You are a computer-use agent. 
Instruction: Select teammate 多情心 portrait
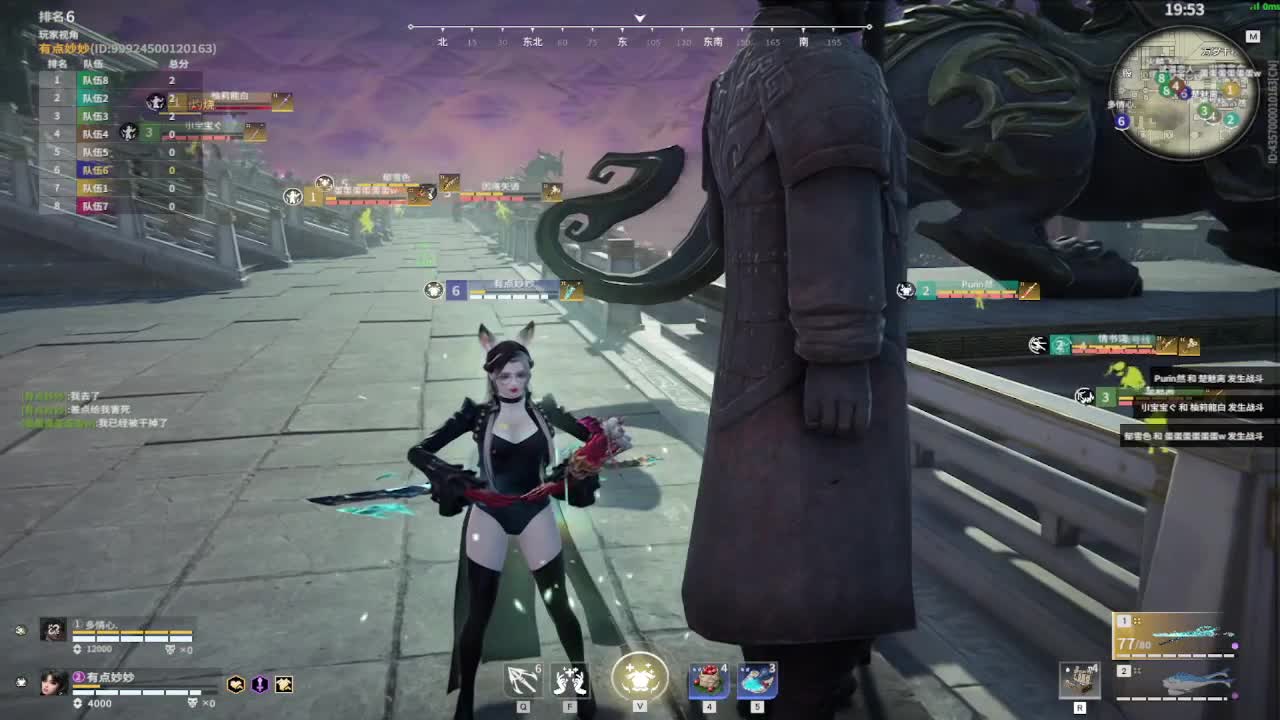[x=53, y=629]
